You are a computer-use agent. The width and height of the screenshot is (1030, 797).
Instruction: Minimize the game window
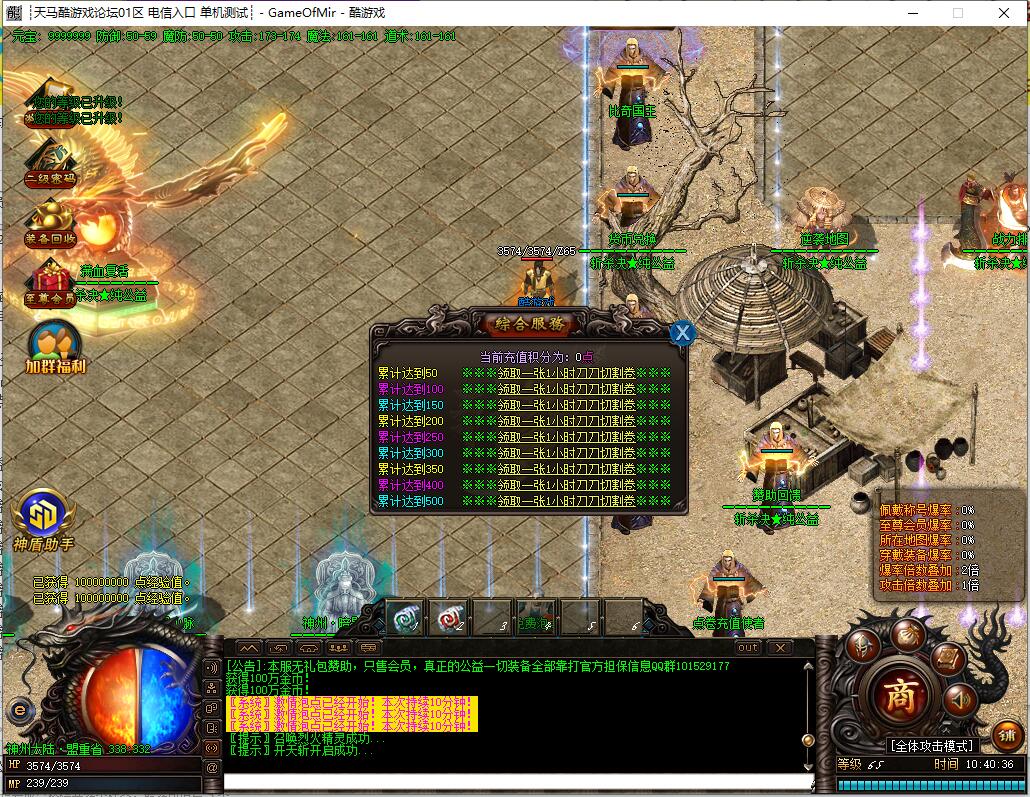pyautogui.click(x=911, y=13)
